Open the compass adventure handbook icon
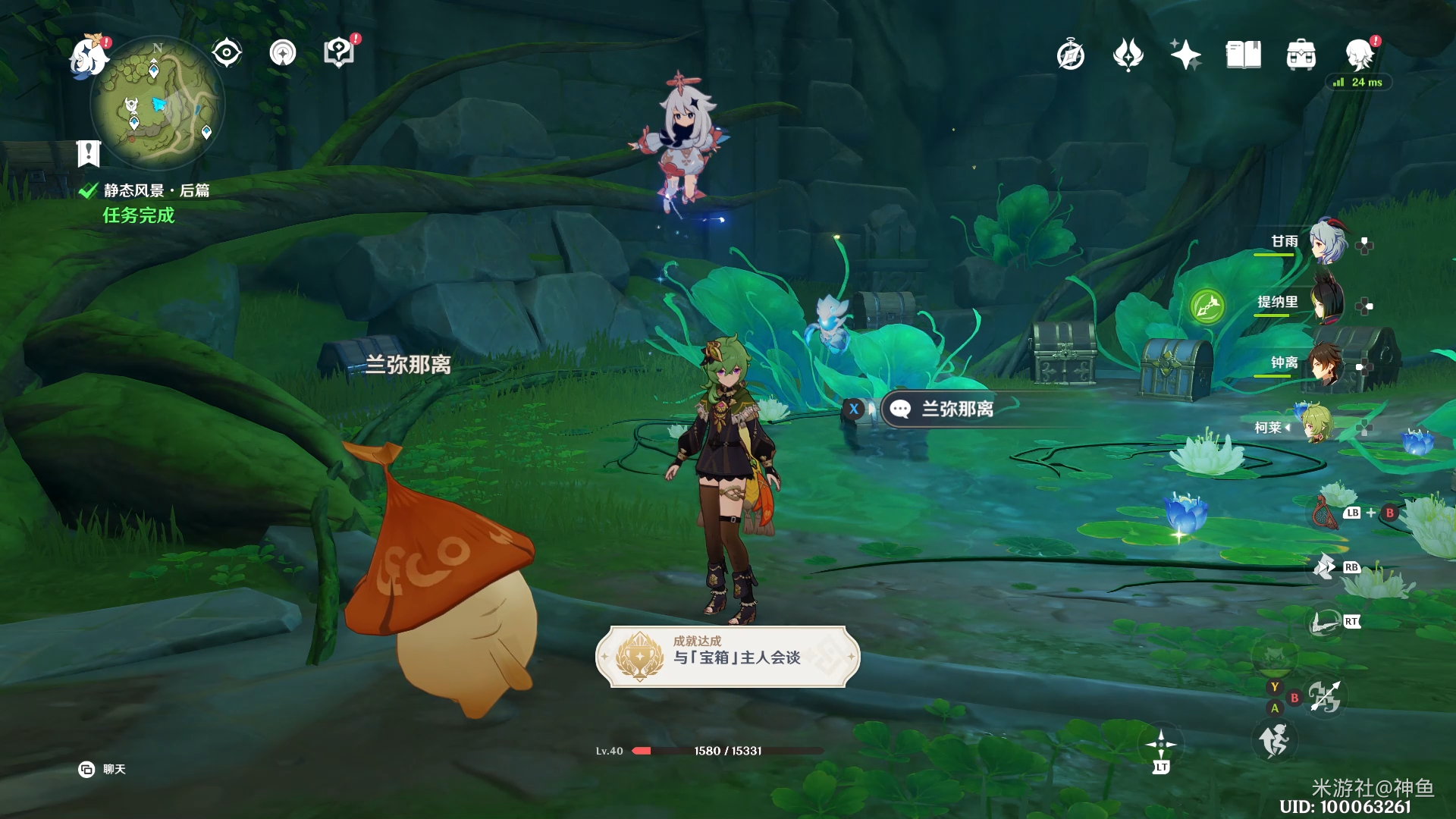 pyautogui.click(x=1071, y=55)
